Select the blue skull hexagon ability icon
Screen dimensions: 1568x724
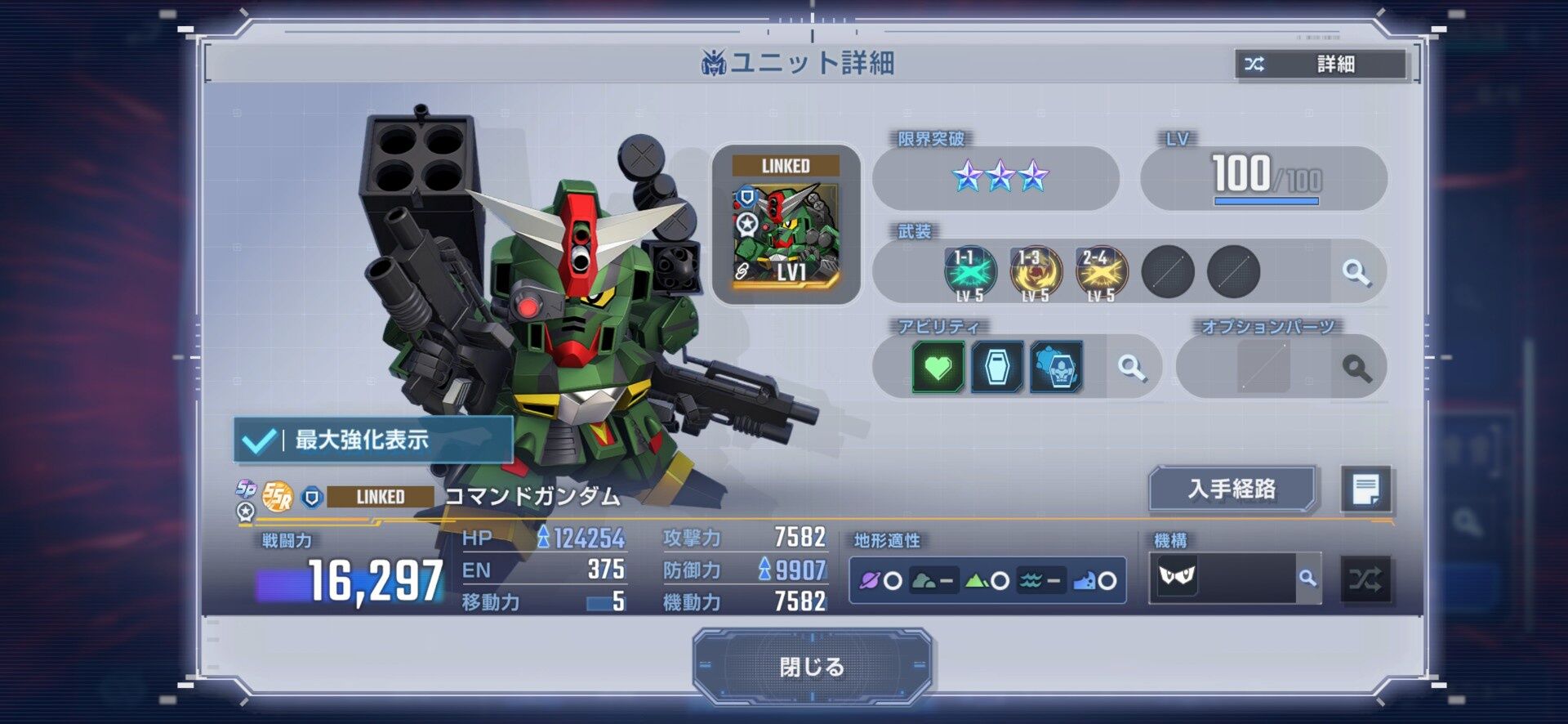[1057, 367]
